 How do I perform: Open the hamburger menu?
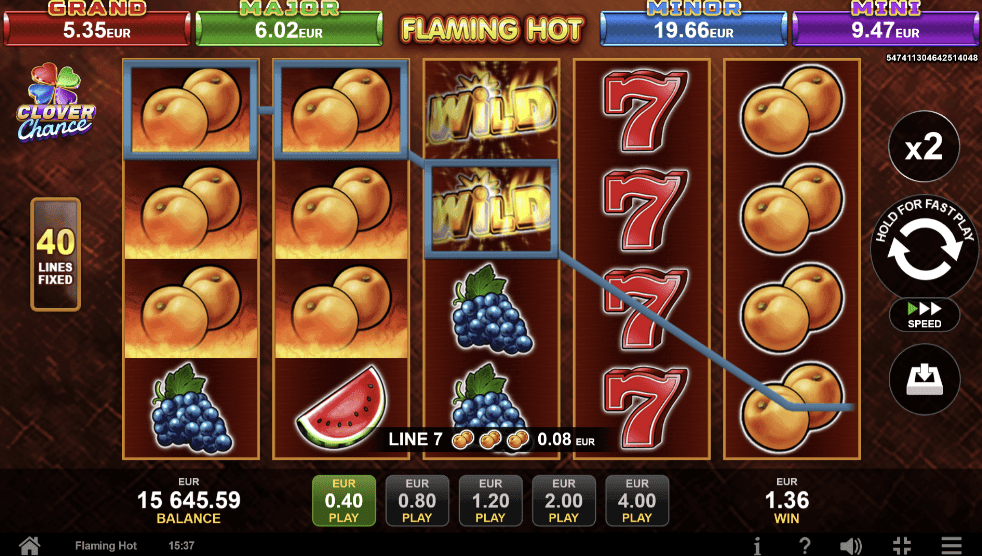[952, 545]
